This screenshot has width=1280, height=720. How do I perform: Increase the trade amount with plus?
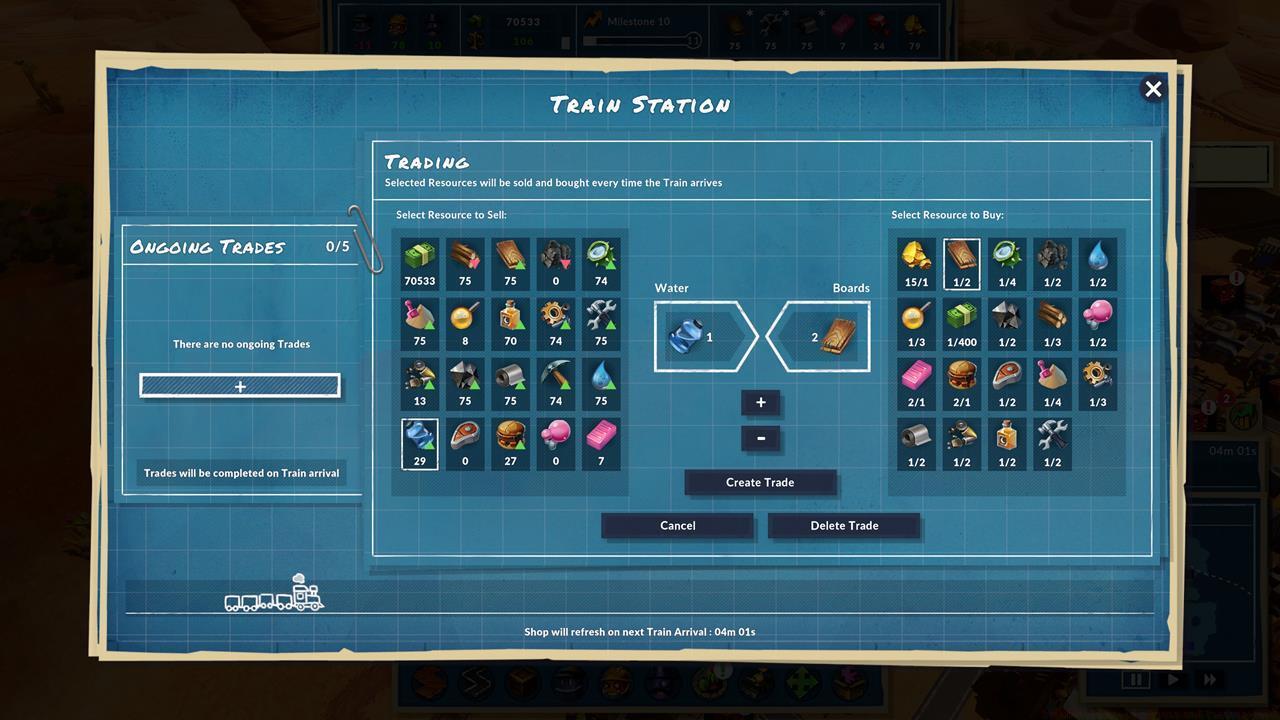click(760, 402)
